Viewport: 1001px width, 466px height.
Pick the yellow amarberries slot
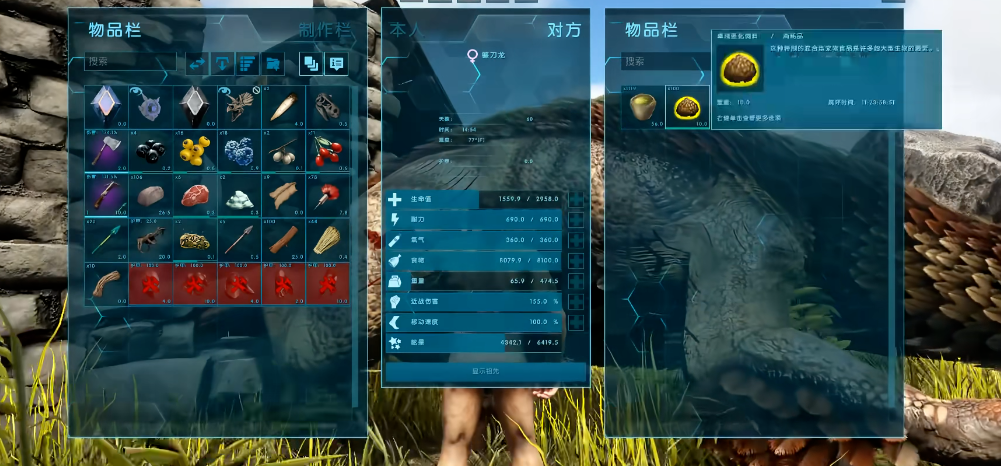[194, 149]
